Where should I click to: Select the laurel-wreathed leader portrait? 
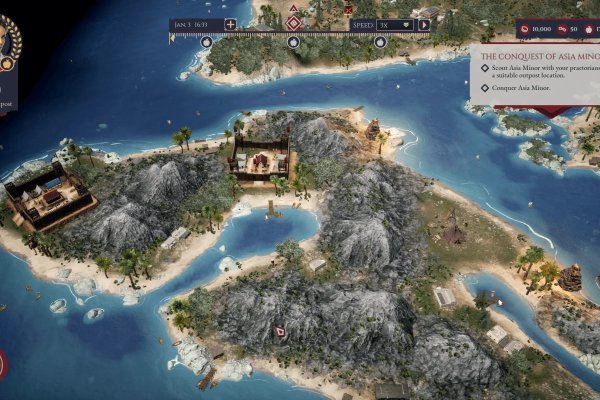[8, 42]
